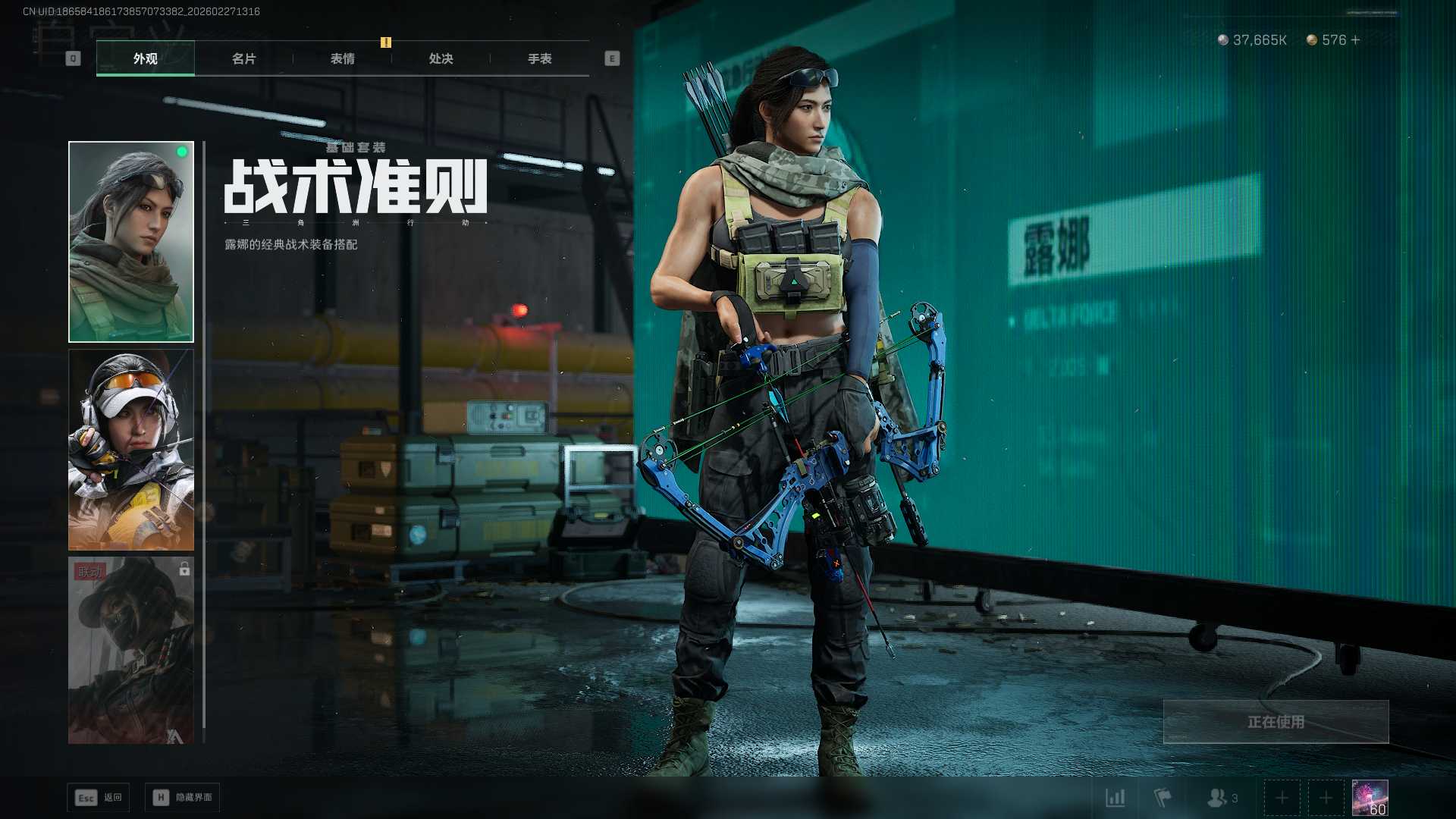1456x819 pixels.
Task: Switch to the 处决 execution tab
Action: pyautogui.click(x=441, y=58)
